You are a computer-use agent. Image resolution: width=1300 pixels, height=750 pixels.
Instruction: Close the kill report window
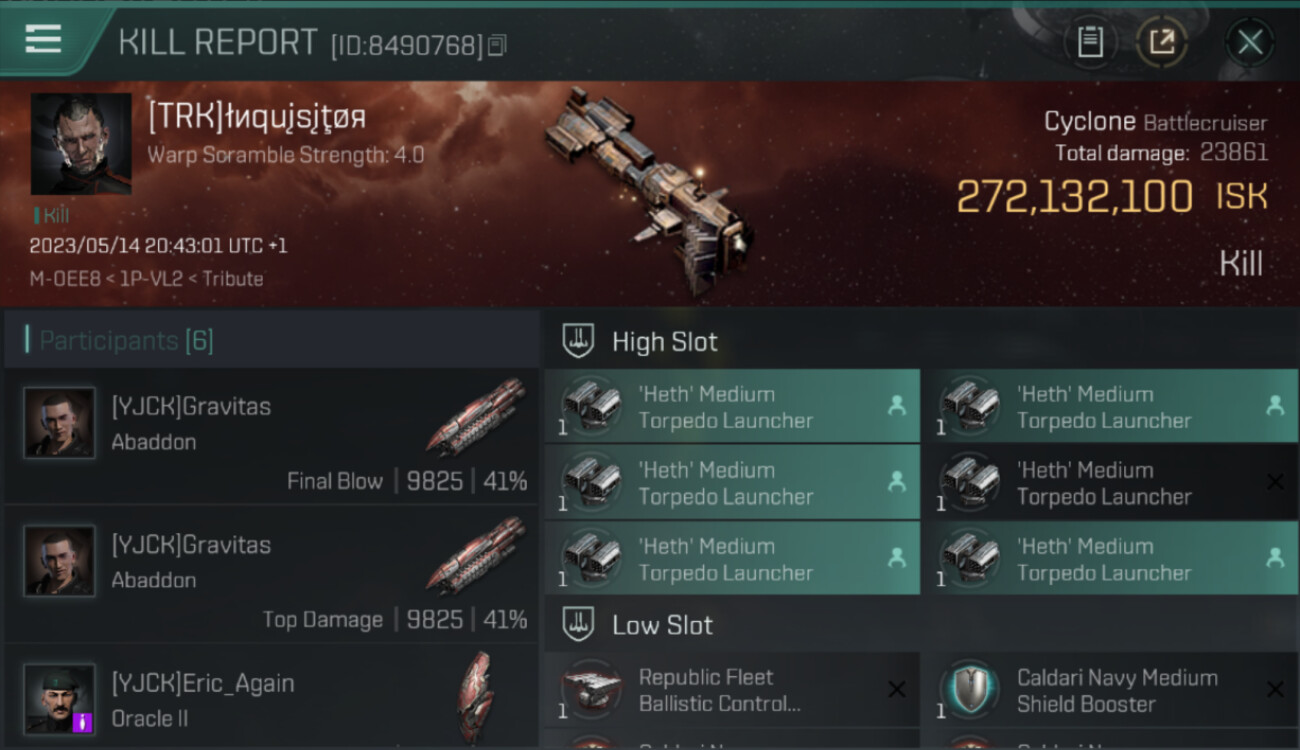(1249, 42)
